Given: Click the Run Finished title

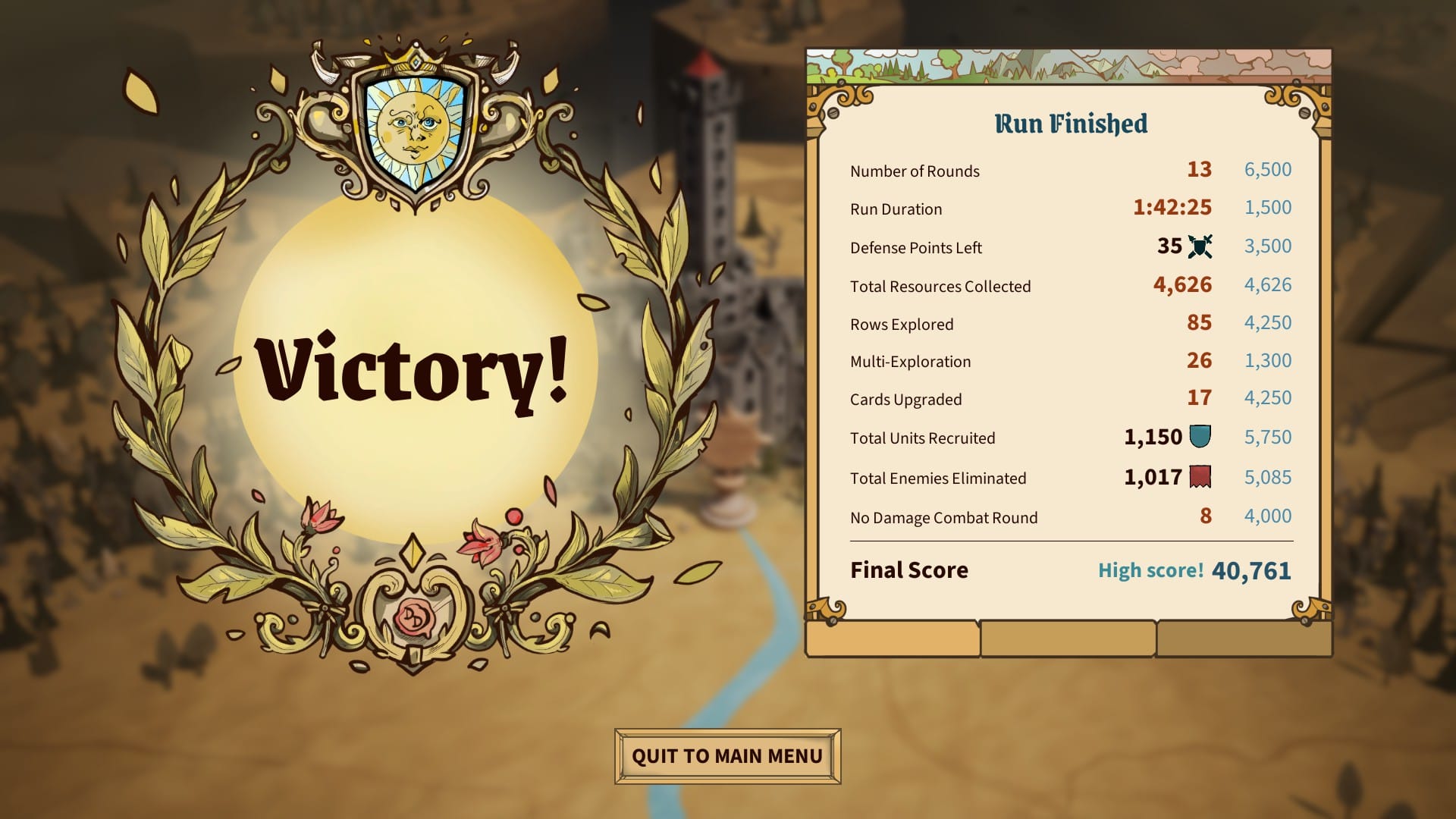Looking at the screenshot, I should coord(1071,123).
